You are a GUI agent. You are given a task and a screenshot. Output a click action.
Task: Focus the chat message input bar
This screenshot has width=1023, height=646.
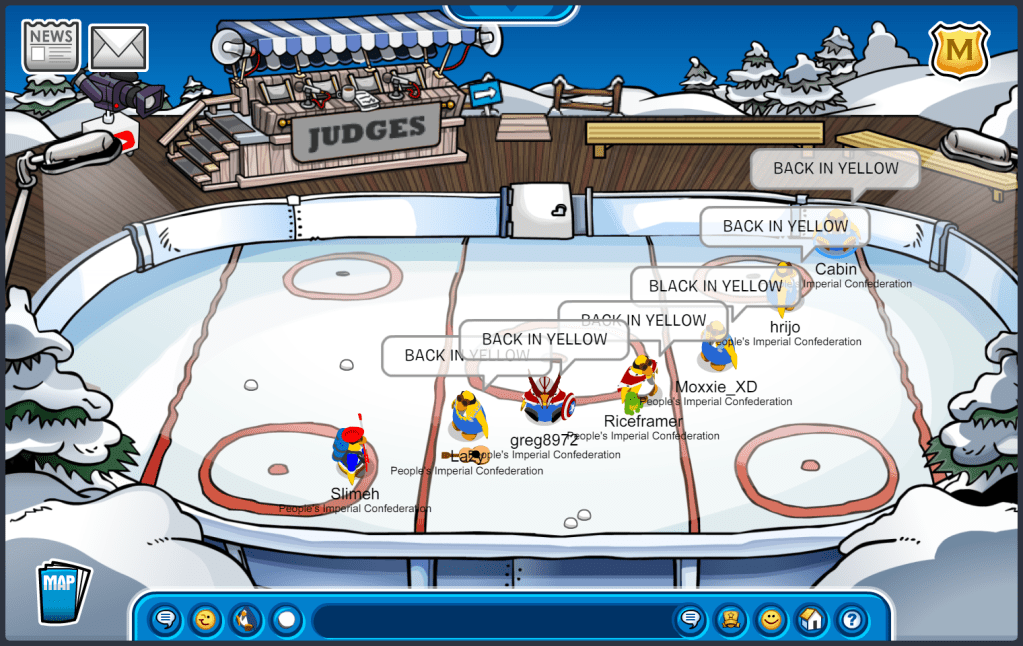[490, 620]
